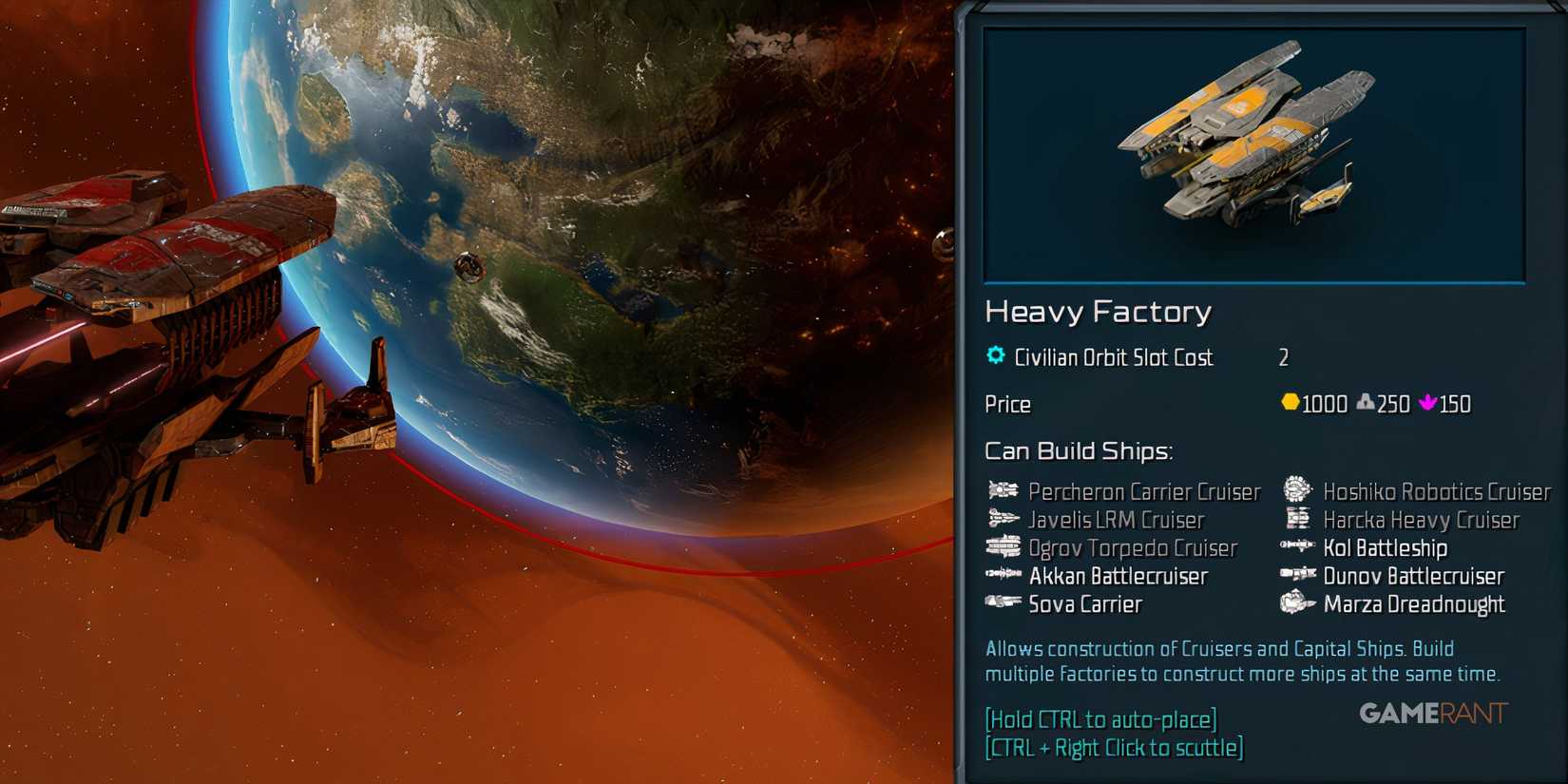Select the Hoshiko Robotics Cruiser icon

1296,491
